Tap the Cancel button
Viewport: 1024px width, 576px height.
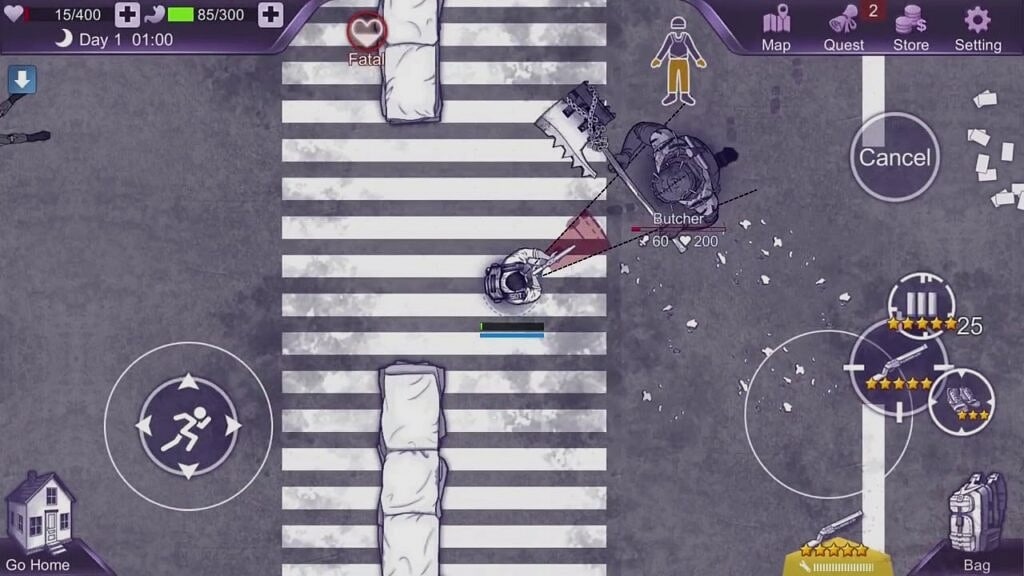point(894,157)
